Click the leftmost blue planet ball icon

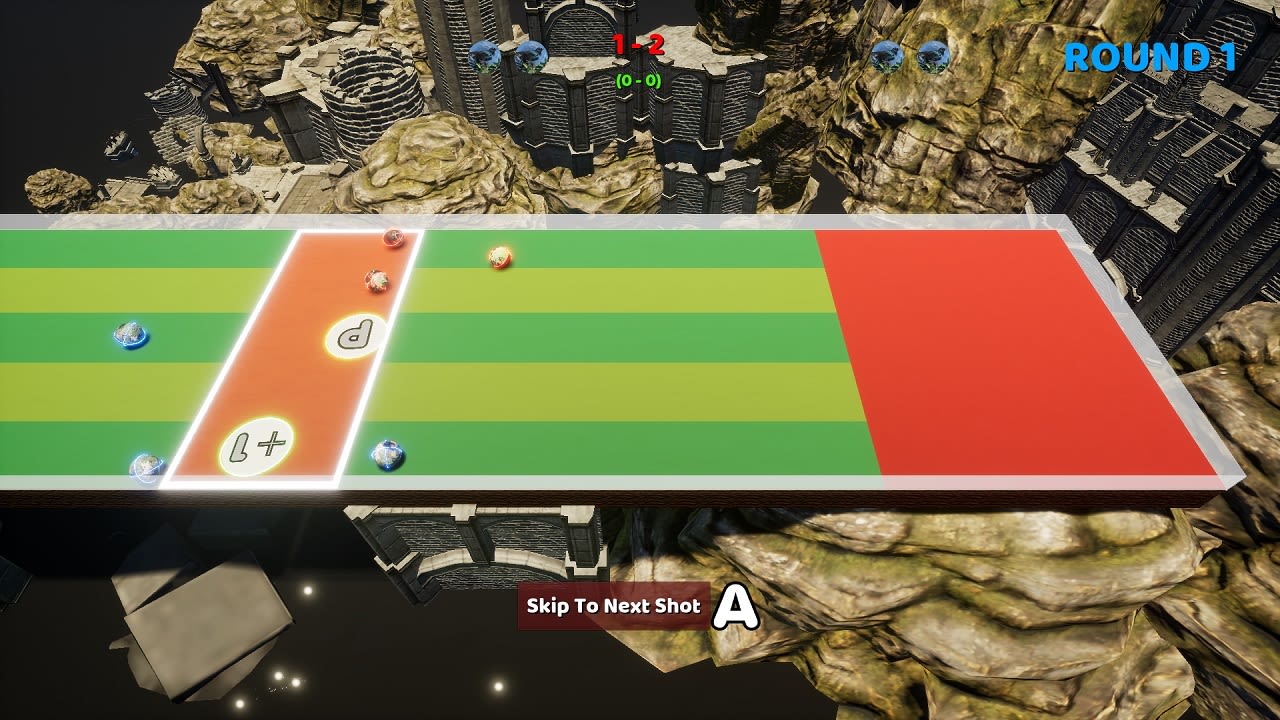coord(487,57)
